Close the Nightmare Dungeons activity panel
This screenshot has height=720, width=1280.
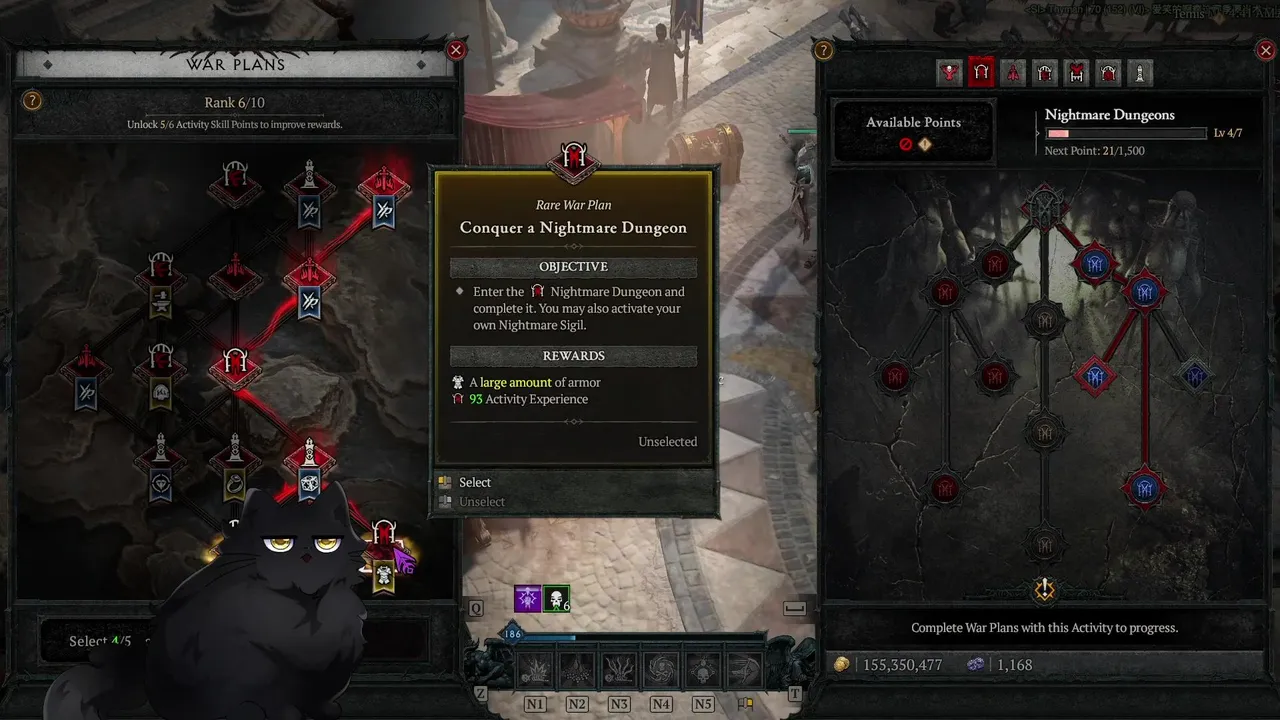click(x=1265, y=50)
